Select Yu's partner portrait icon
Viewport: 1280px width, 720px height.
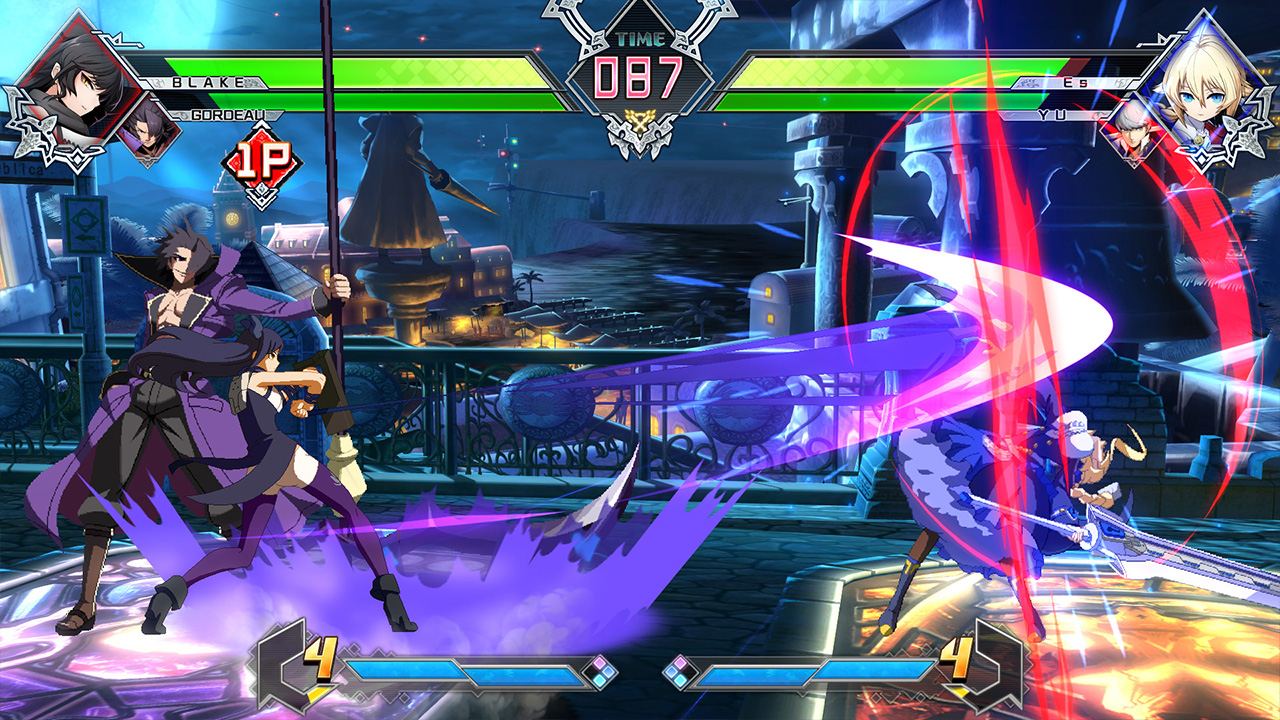click(1135, 130)
